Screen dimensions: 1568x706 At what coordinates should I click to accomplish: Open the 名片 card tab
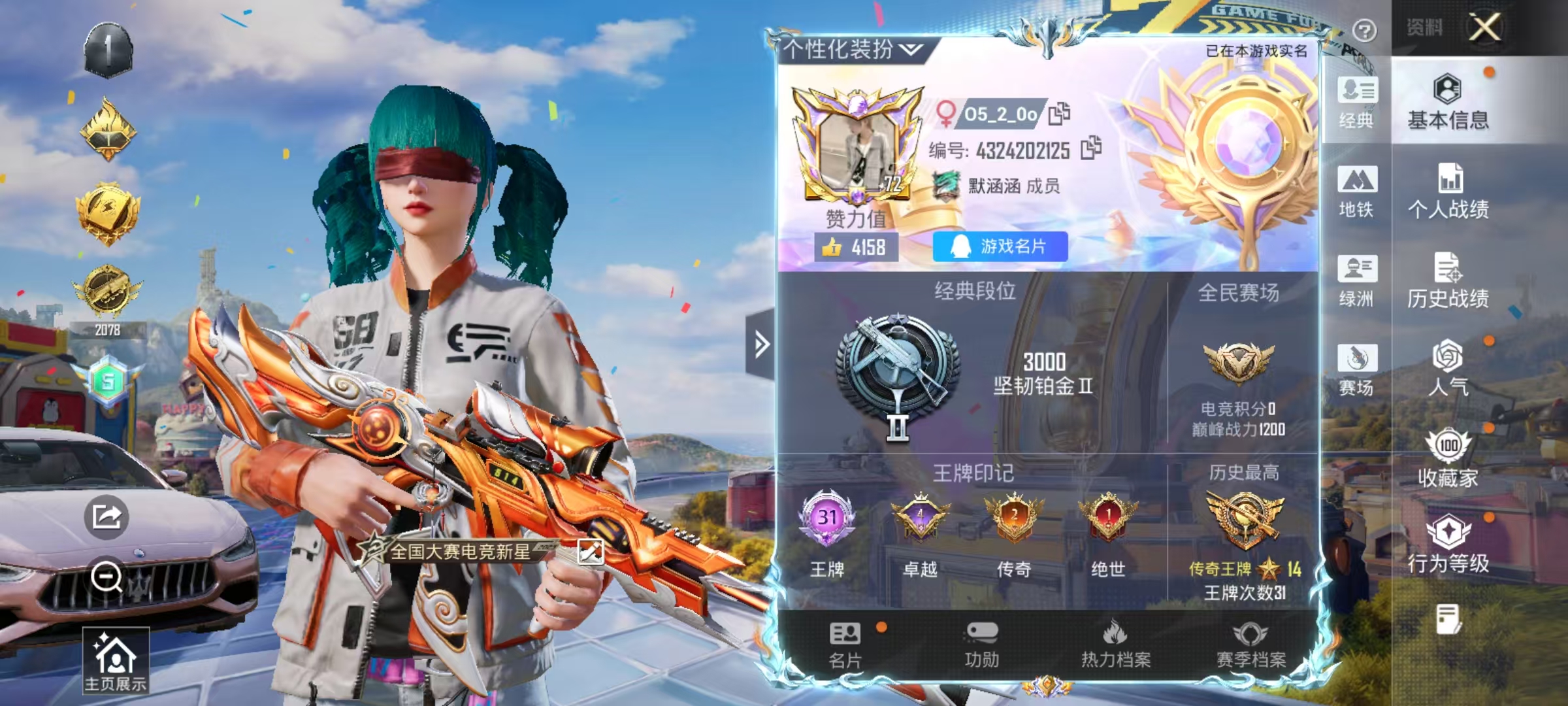pyautogui.click(x=845, y=645)
